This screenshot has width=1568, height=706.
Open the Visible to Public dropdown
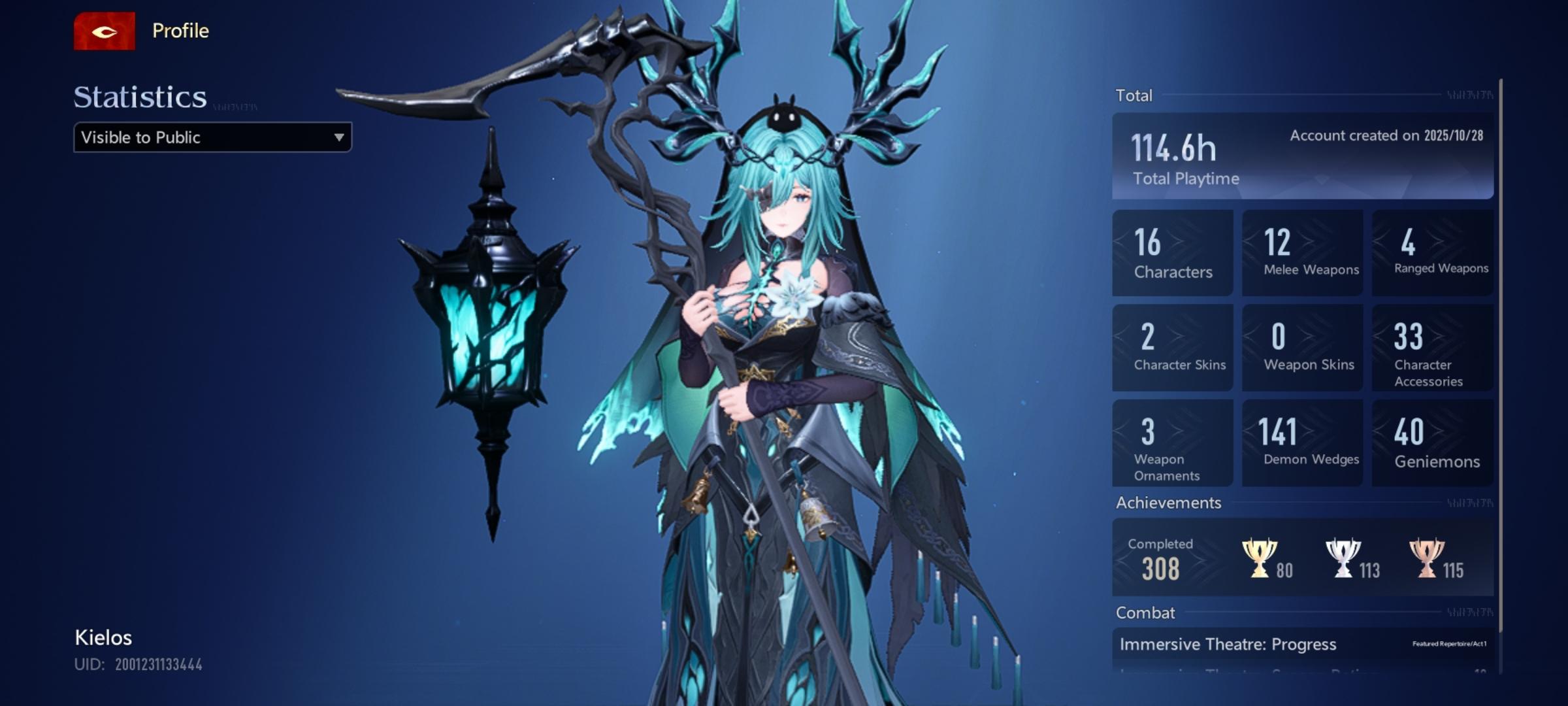click(x=212, y=137)
